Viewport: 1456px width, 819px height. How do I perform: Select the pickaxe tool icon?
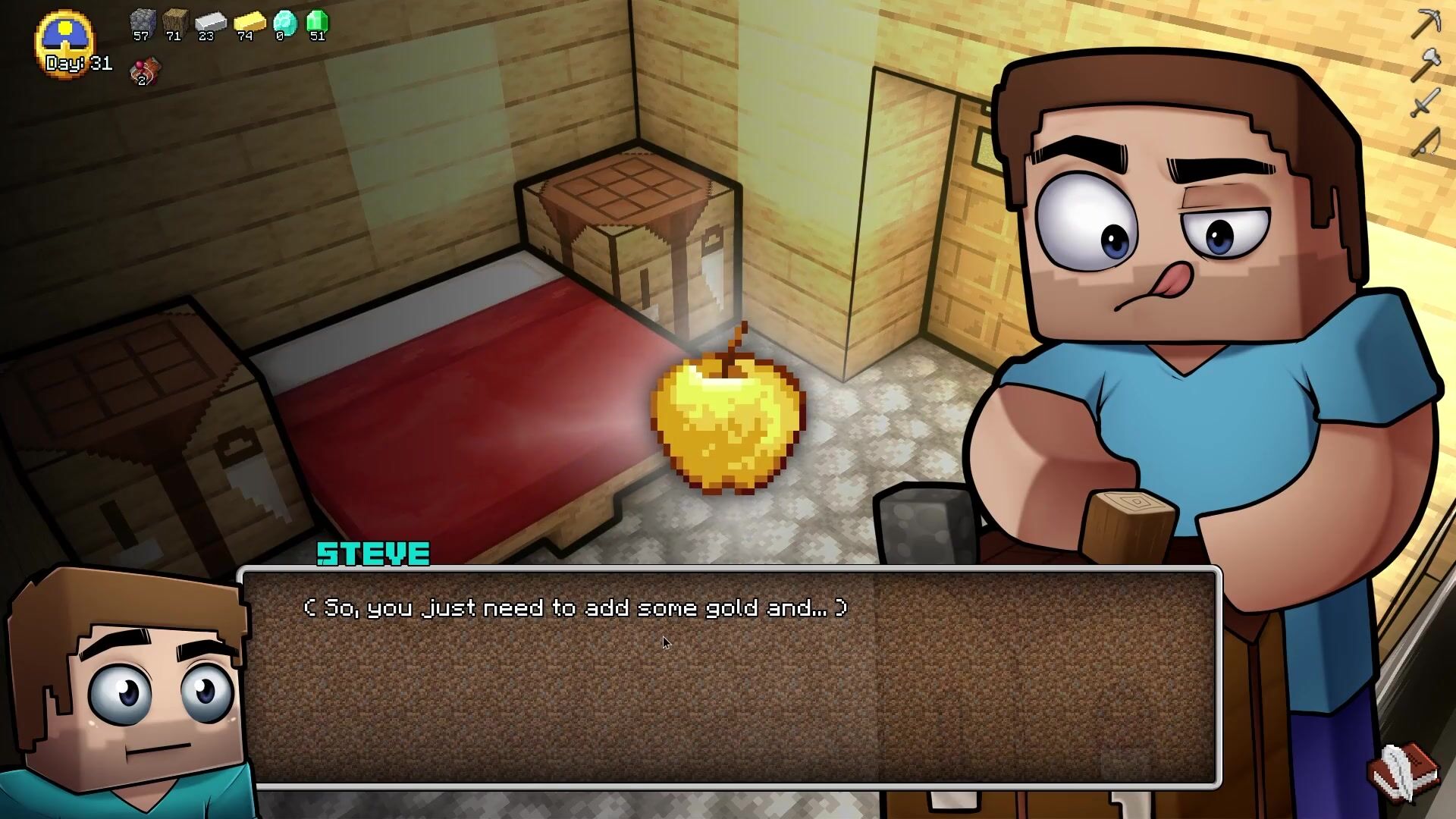coord(1425,24)
